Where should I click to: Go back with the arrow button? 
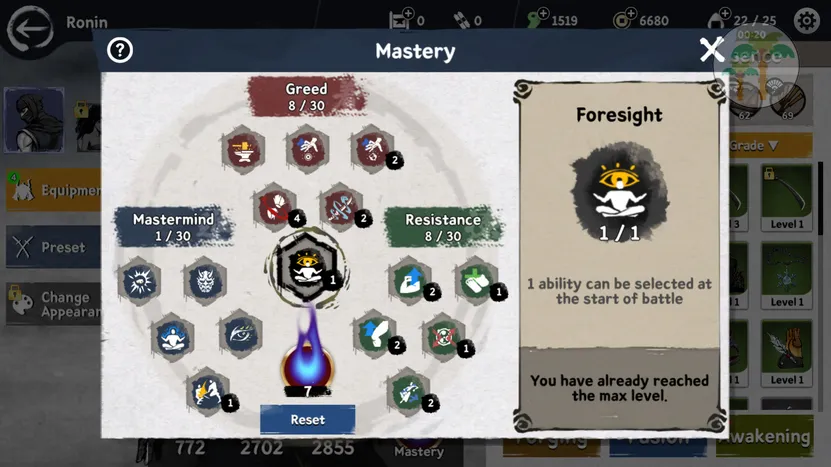30,28
